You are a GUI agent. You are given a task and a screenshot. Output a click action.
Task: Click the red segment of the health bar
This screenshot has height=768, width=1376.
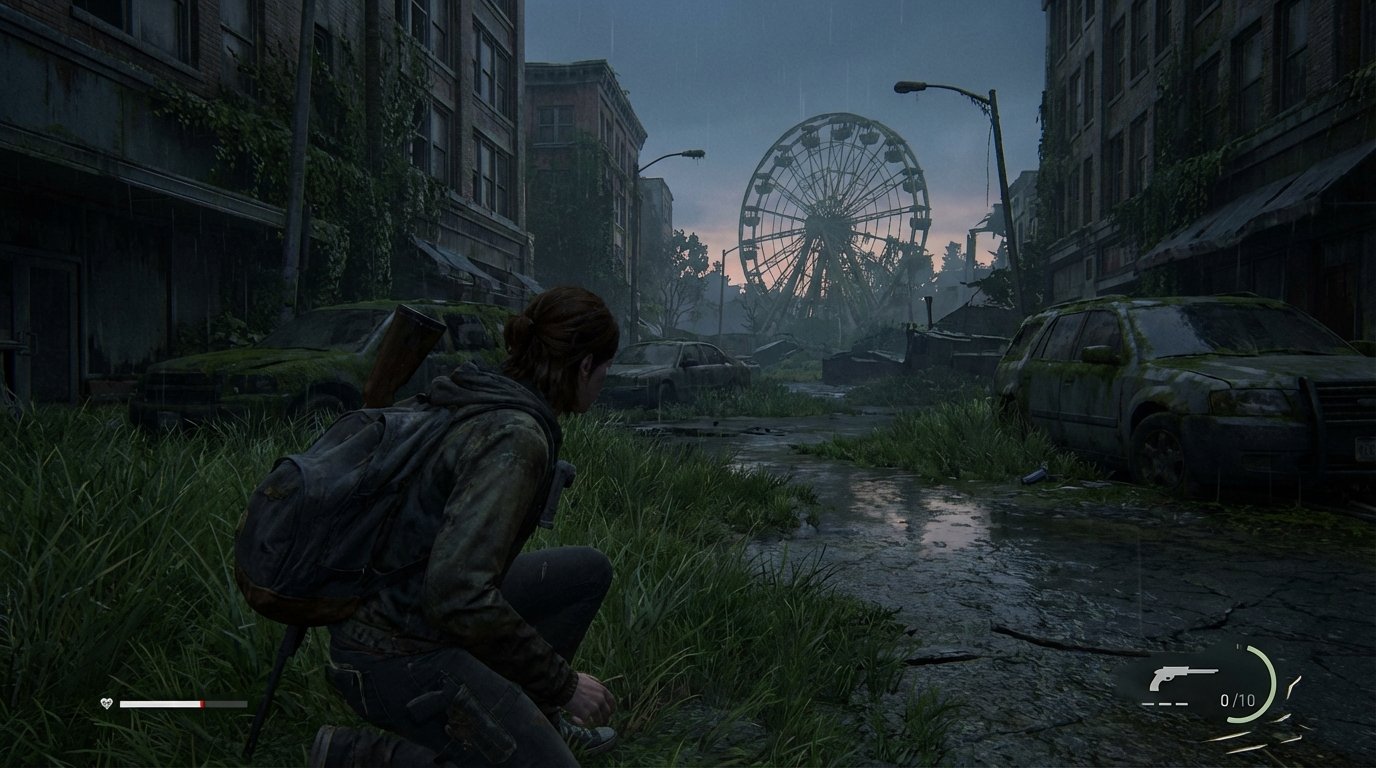(202, 704)
